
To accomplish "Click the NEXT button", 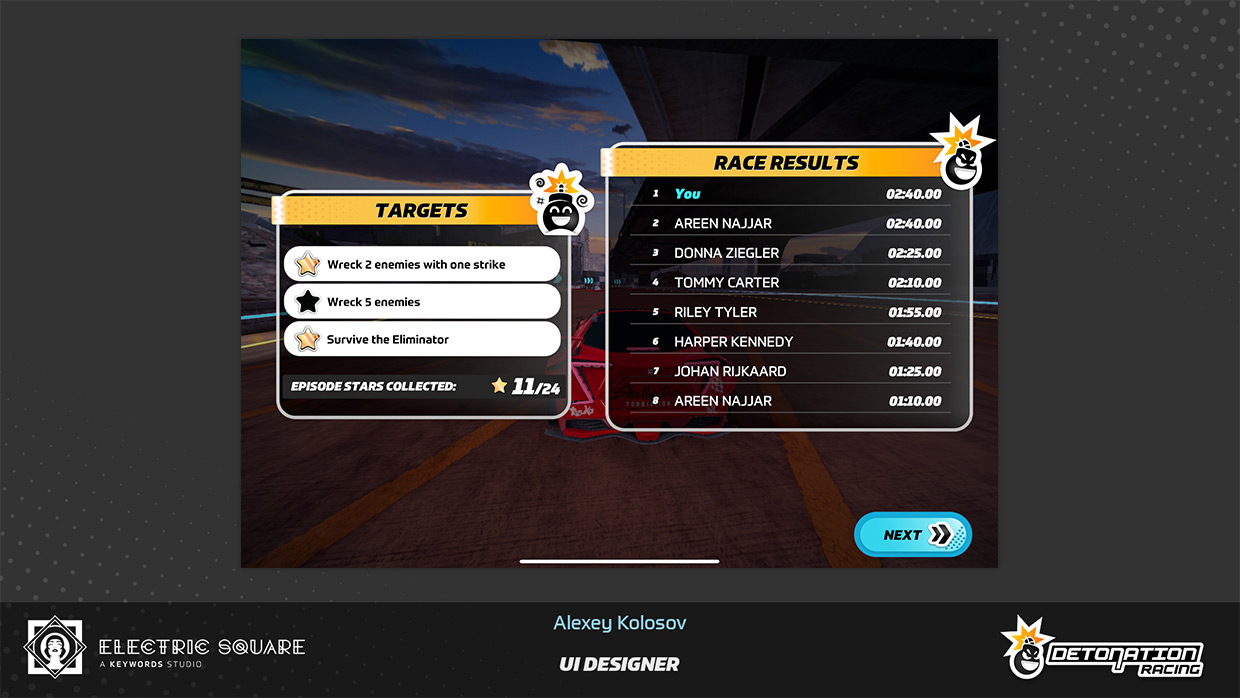I will (912, 535).
